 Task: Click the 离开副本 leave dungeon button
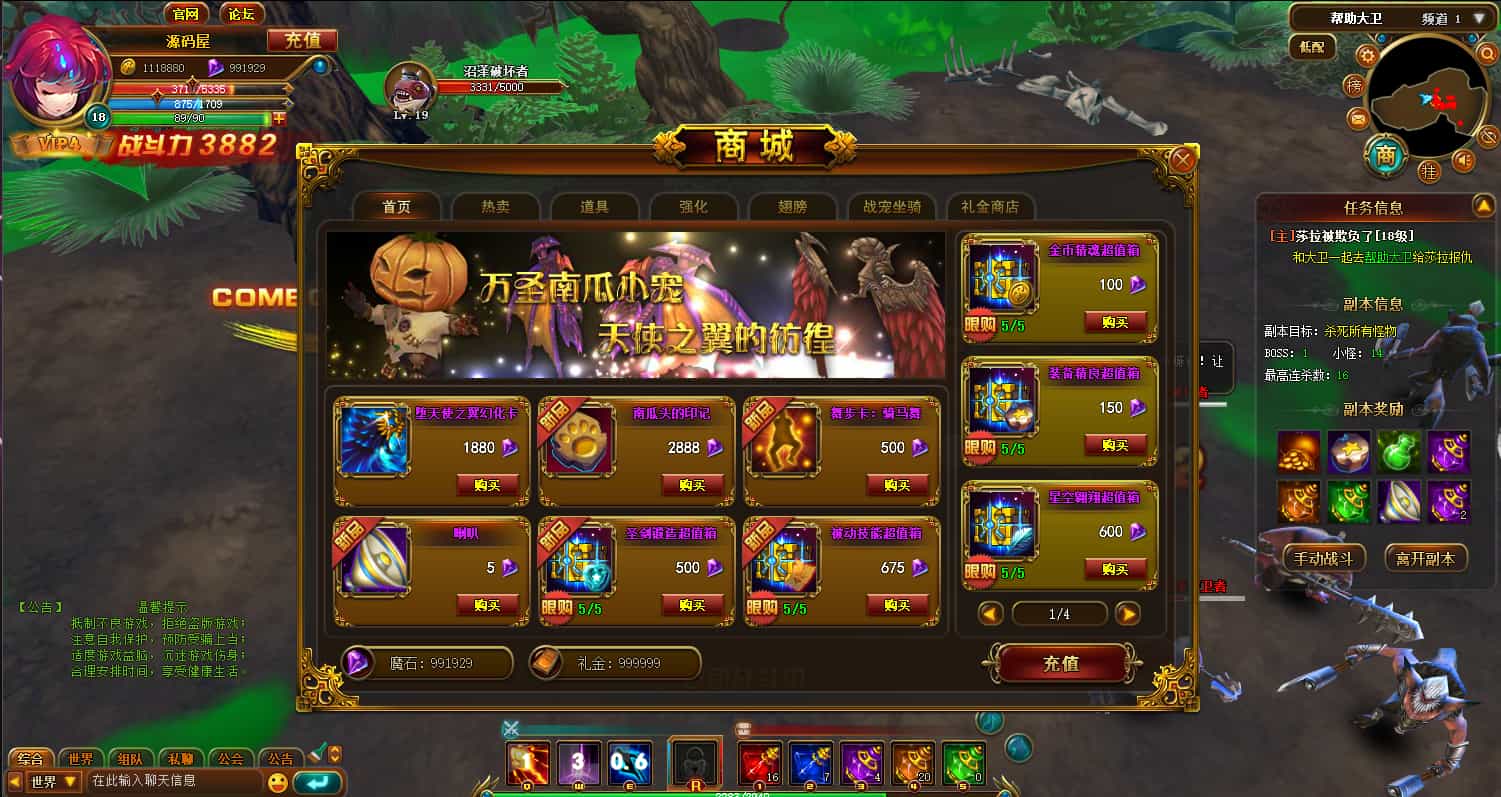coord(1425,558)
